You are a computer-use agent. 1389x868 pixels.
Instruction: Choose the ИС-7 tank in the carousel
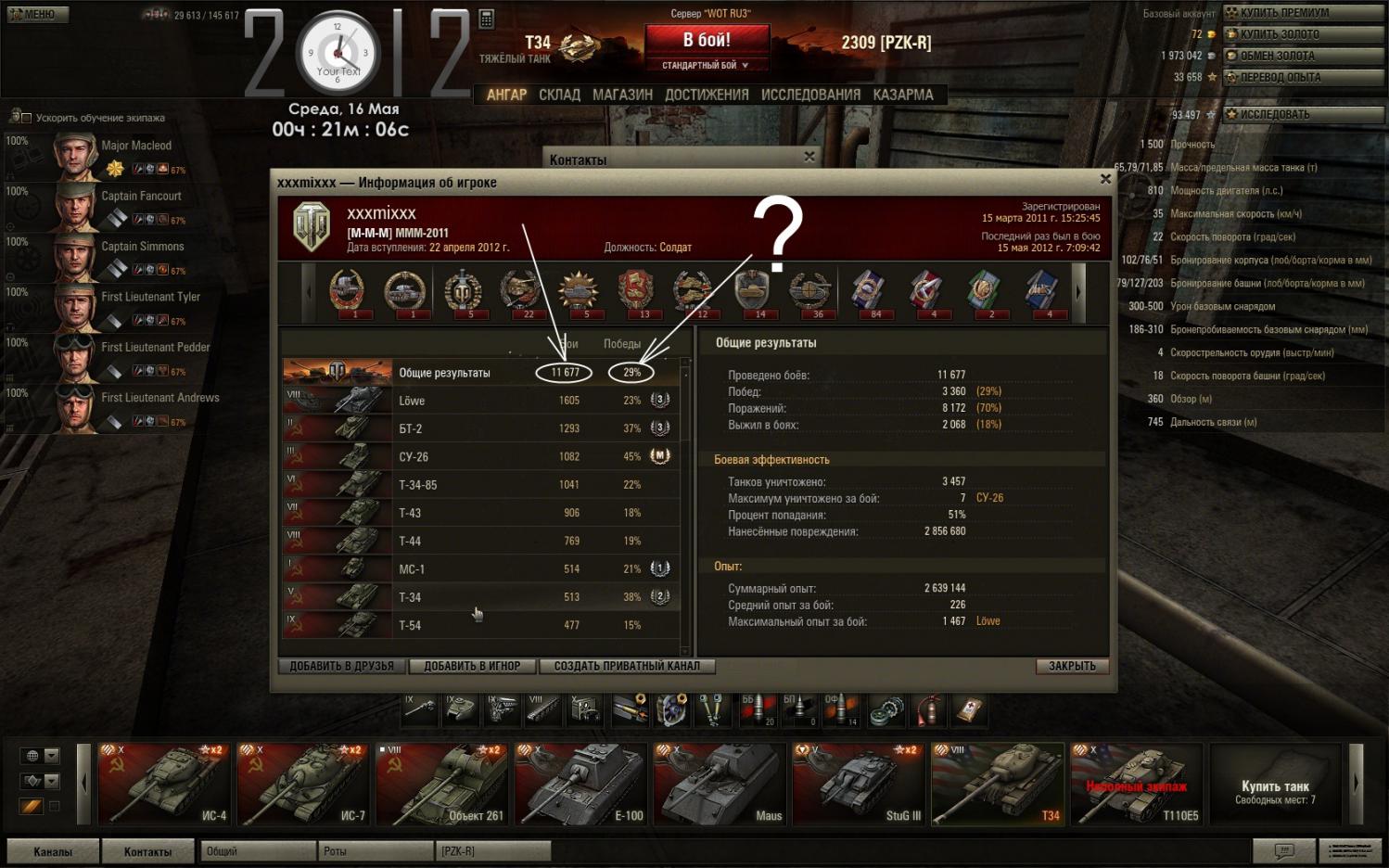click(302, 784)
